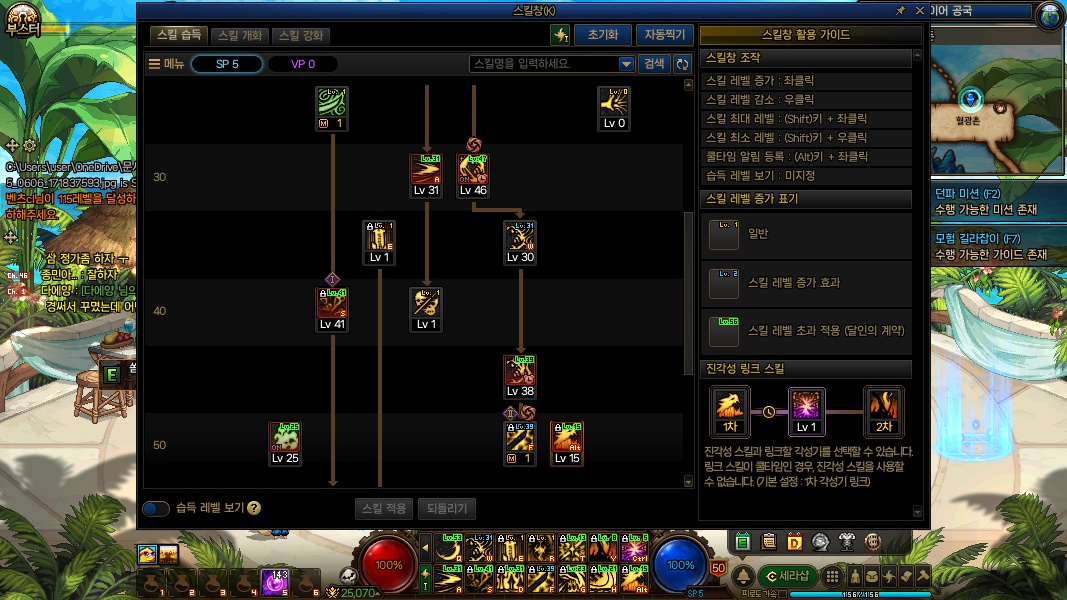Open the 스킬 개화 tab
The width and height of the screenshot is (1067, 600).
tap(240, 35)
